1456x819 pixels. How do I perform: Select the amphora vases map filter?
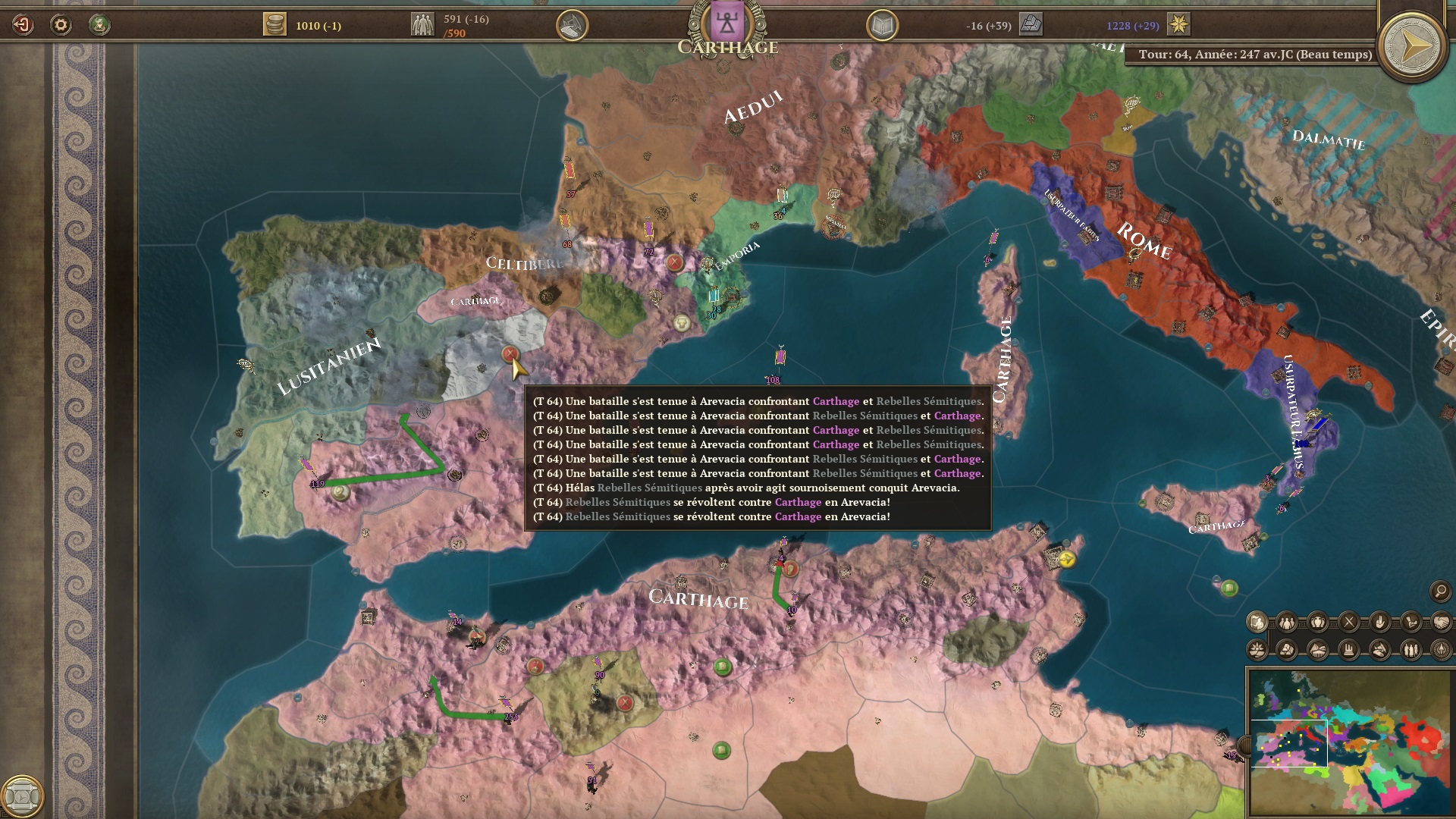point(1318,623)
